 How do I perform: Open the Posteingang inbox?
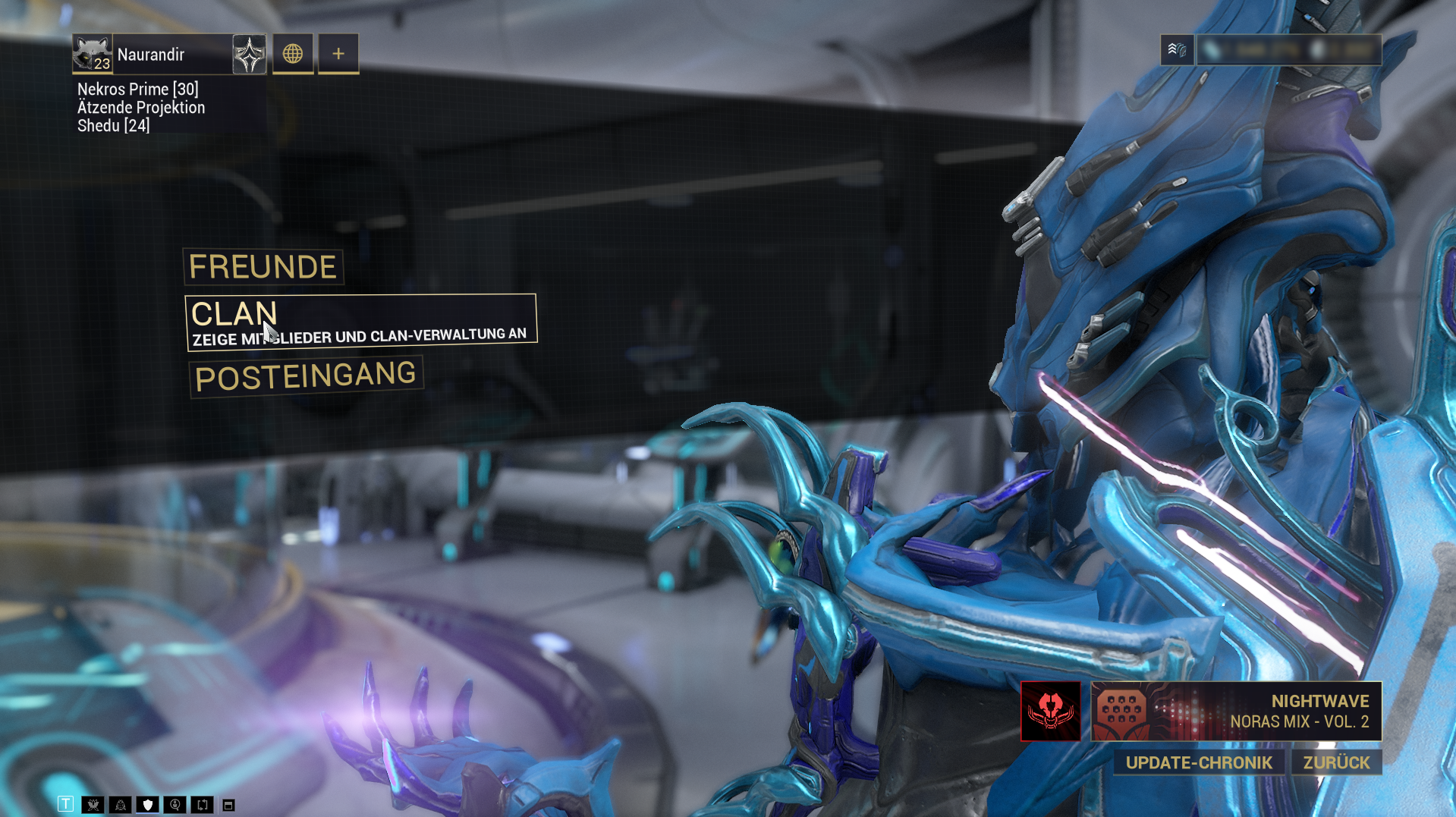point(305,376)
